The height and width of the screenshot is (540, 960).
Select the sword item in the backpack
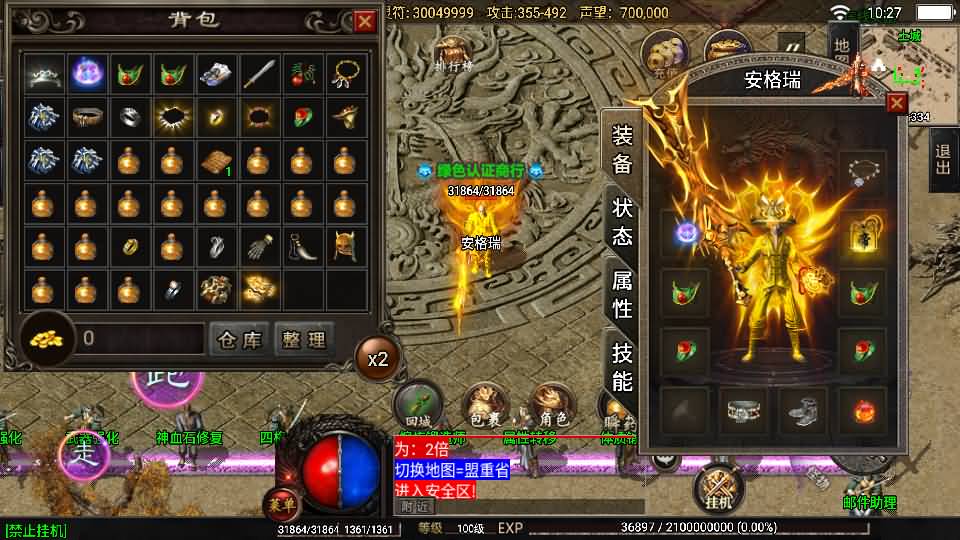click(x=259, y=73)
